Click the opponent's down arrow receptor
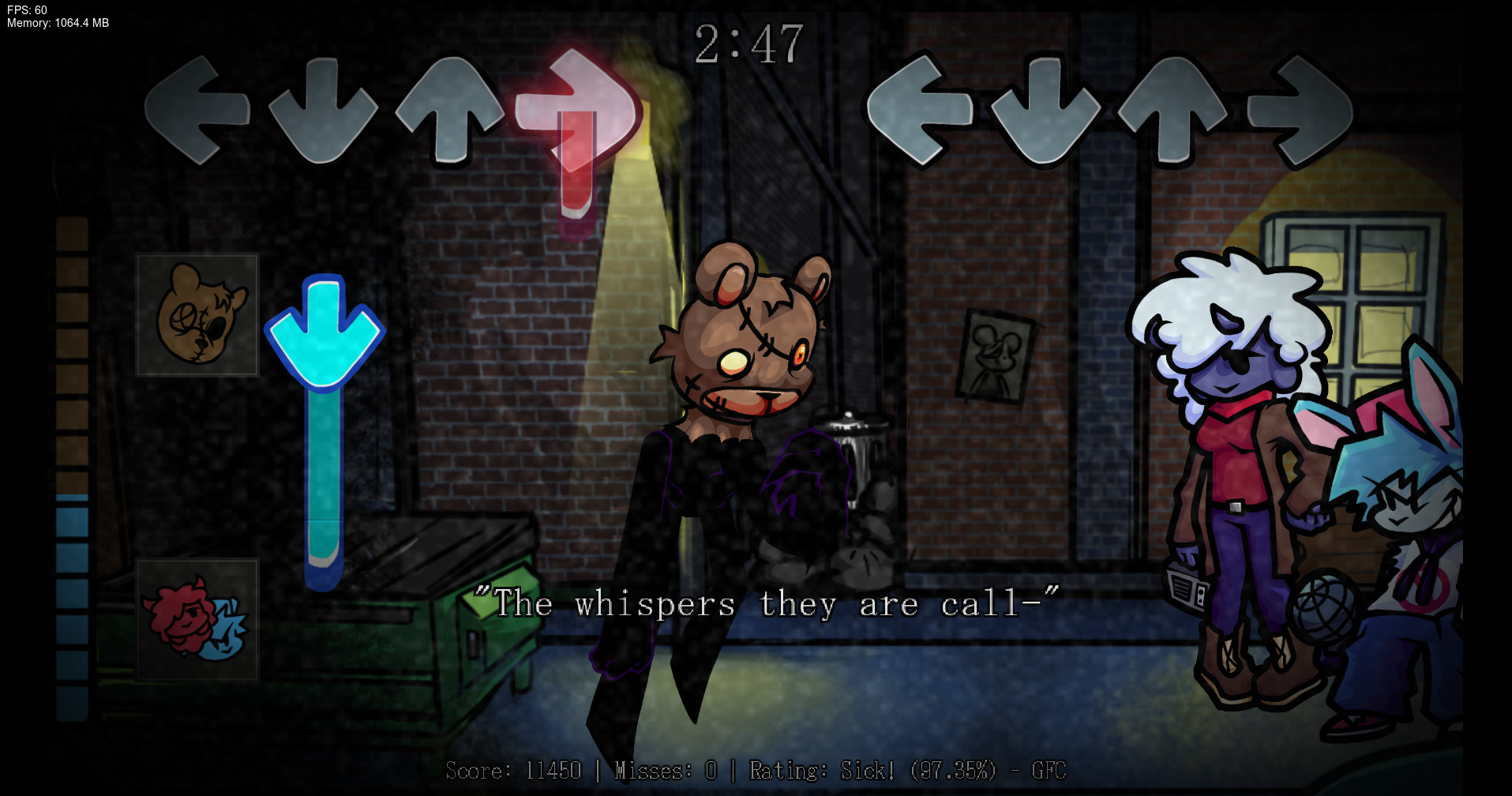Image resolution: width=1512 pixels, height=796 pixels. 324,111
